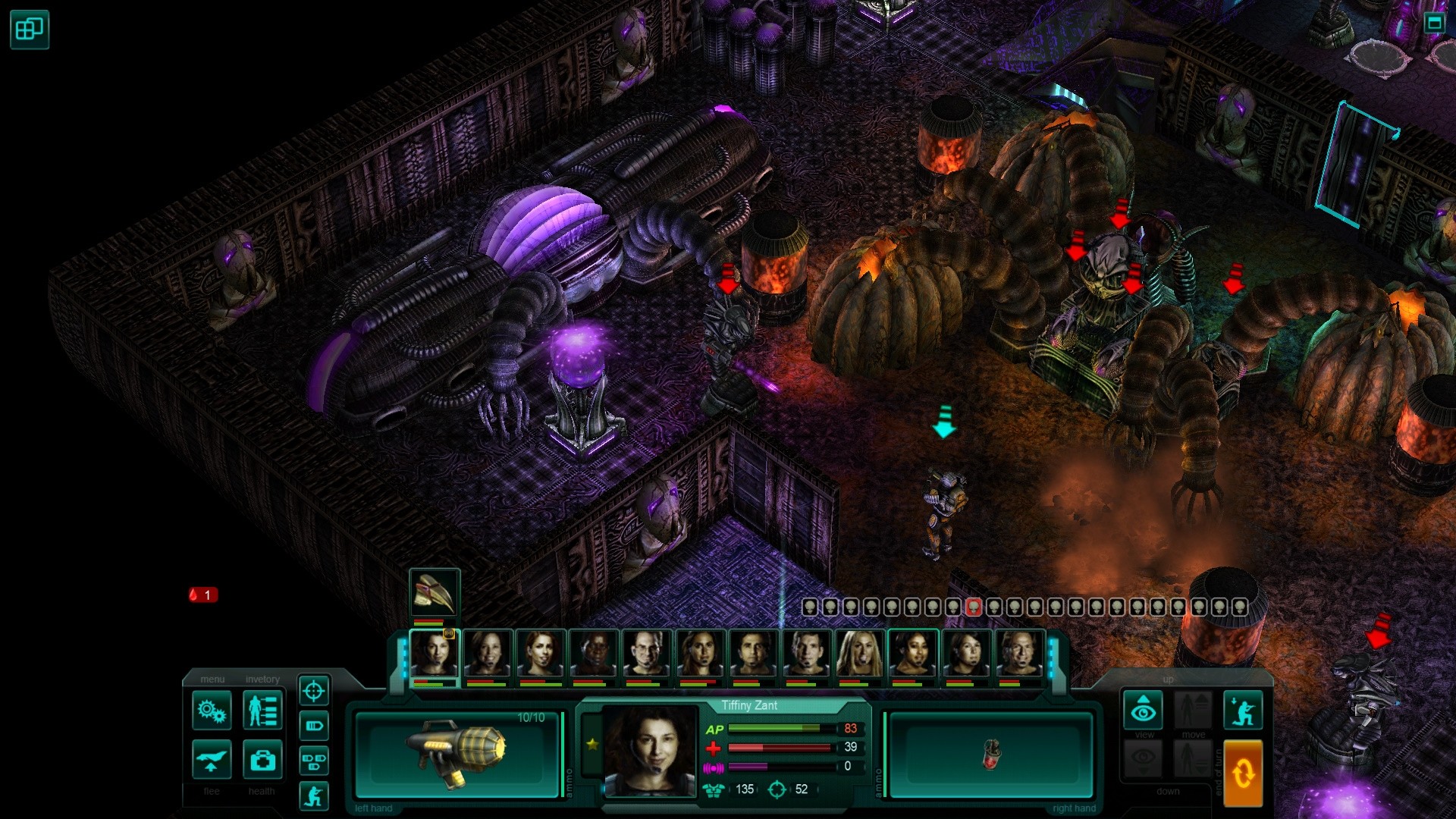Click the flee aircraft icon
Screen dimensions: 1456x819
point(212,761)
